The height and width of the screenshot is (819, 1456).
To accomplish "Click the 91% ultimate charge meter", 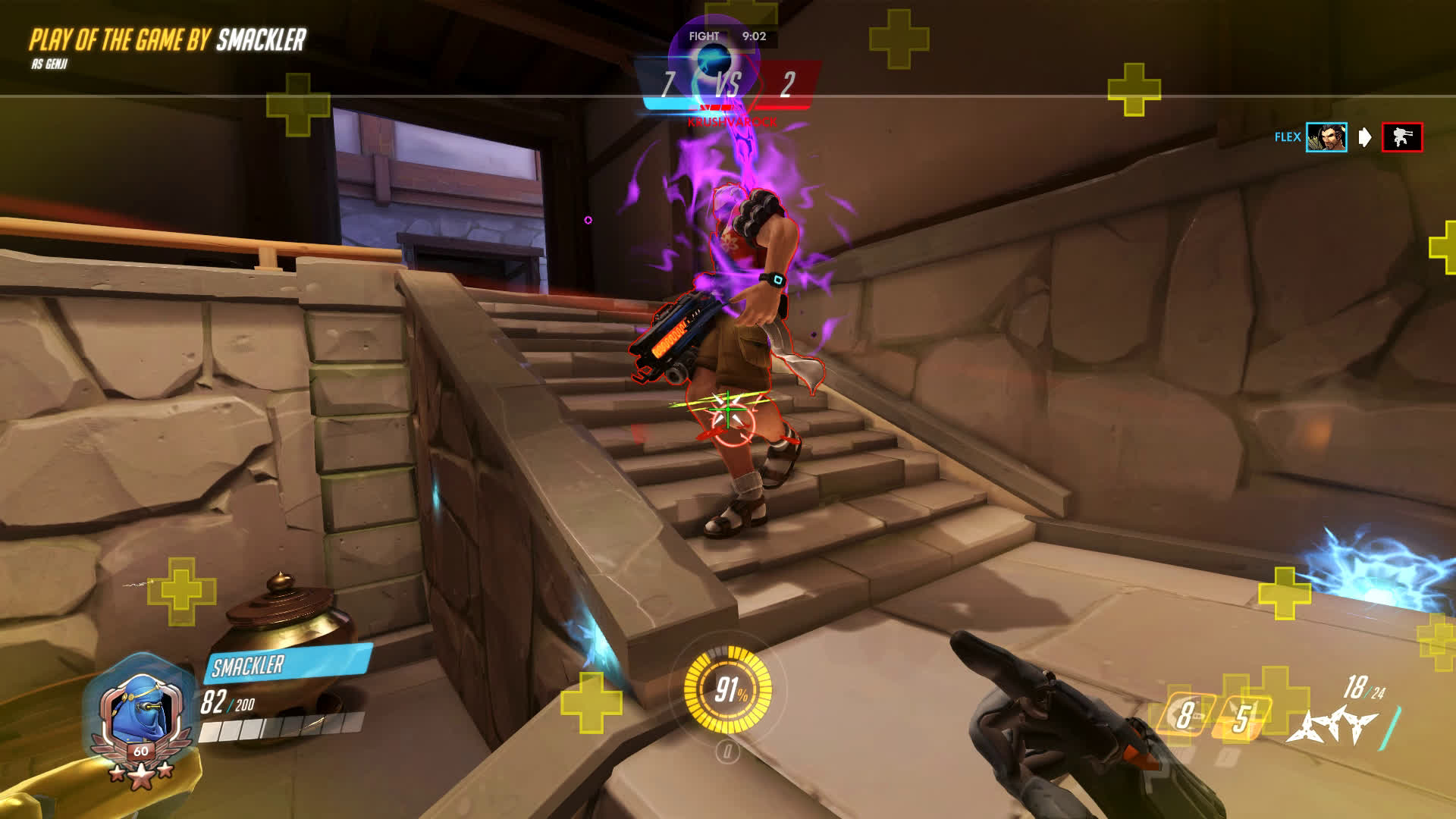I will coord(728,689).
